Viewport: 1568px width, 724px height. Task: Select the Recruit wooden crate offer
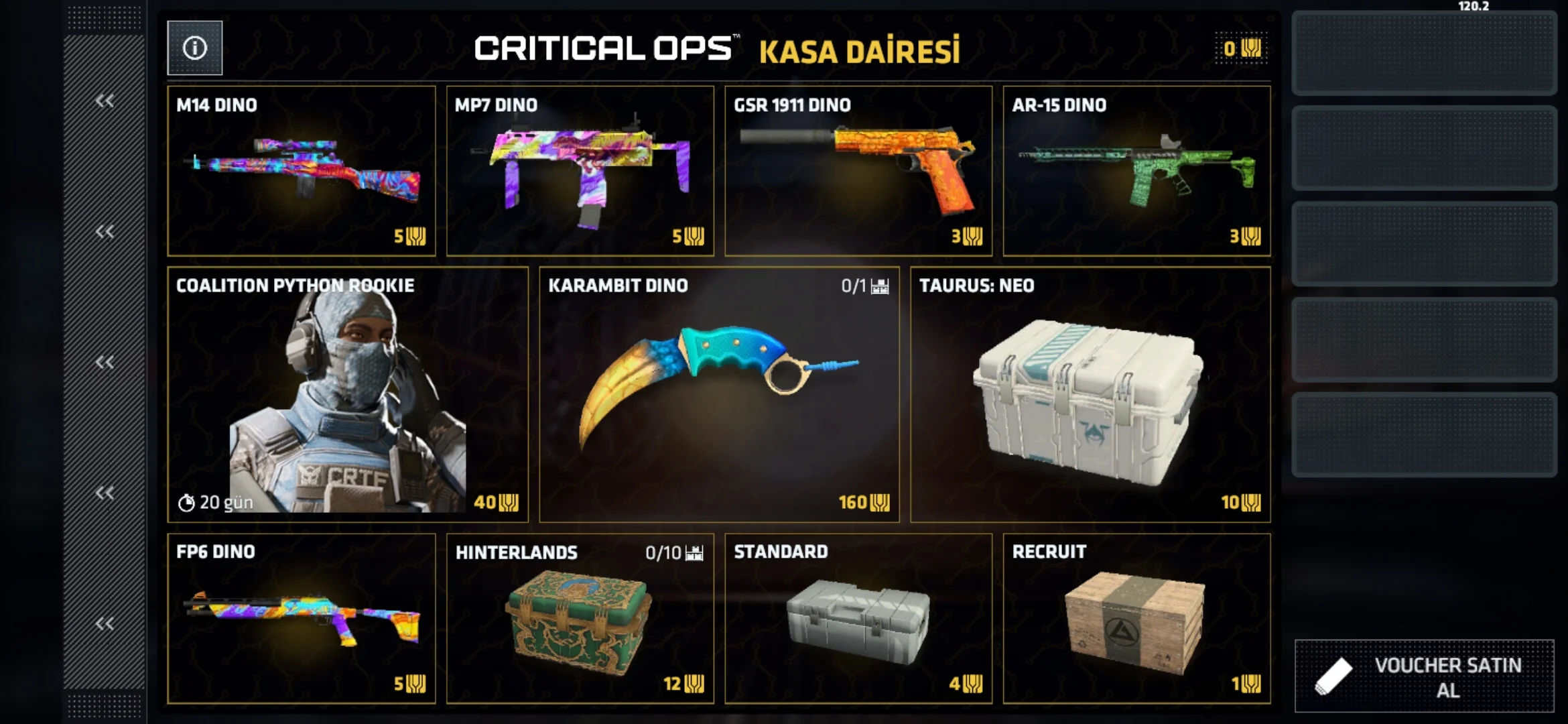pyautogui.click(x=1136, y=618)
